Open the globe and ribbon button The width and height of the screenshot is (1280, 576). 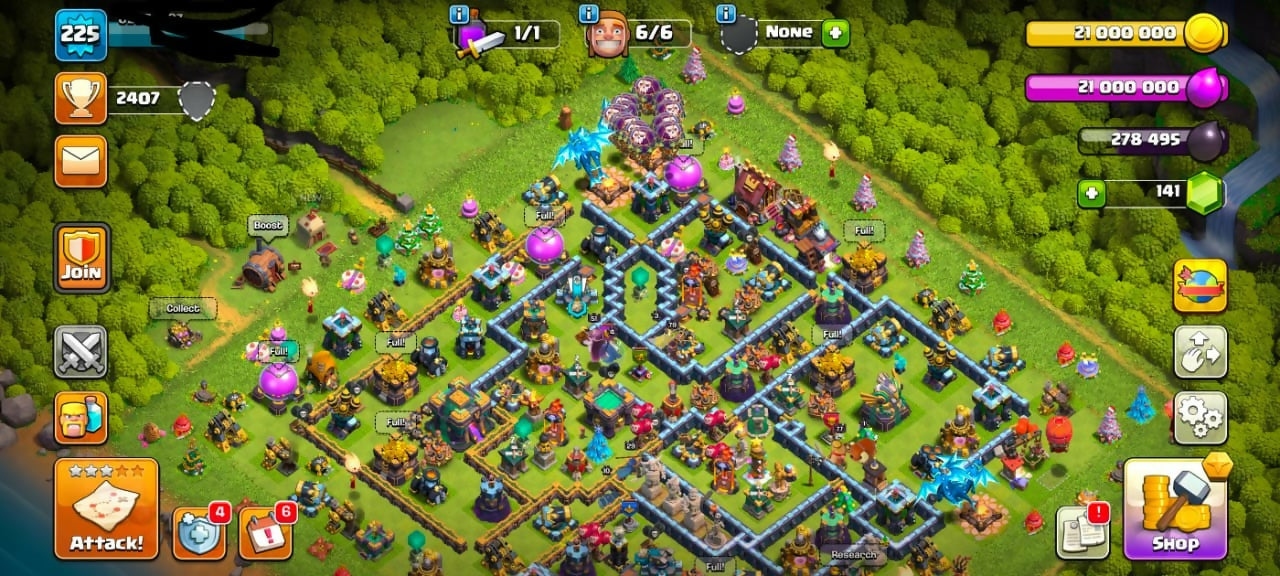pos(1200,286)
